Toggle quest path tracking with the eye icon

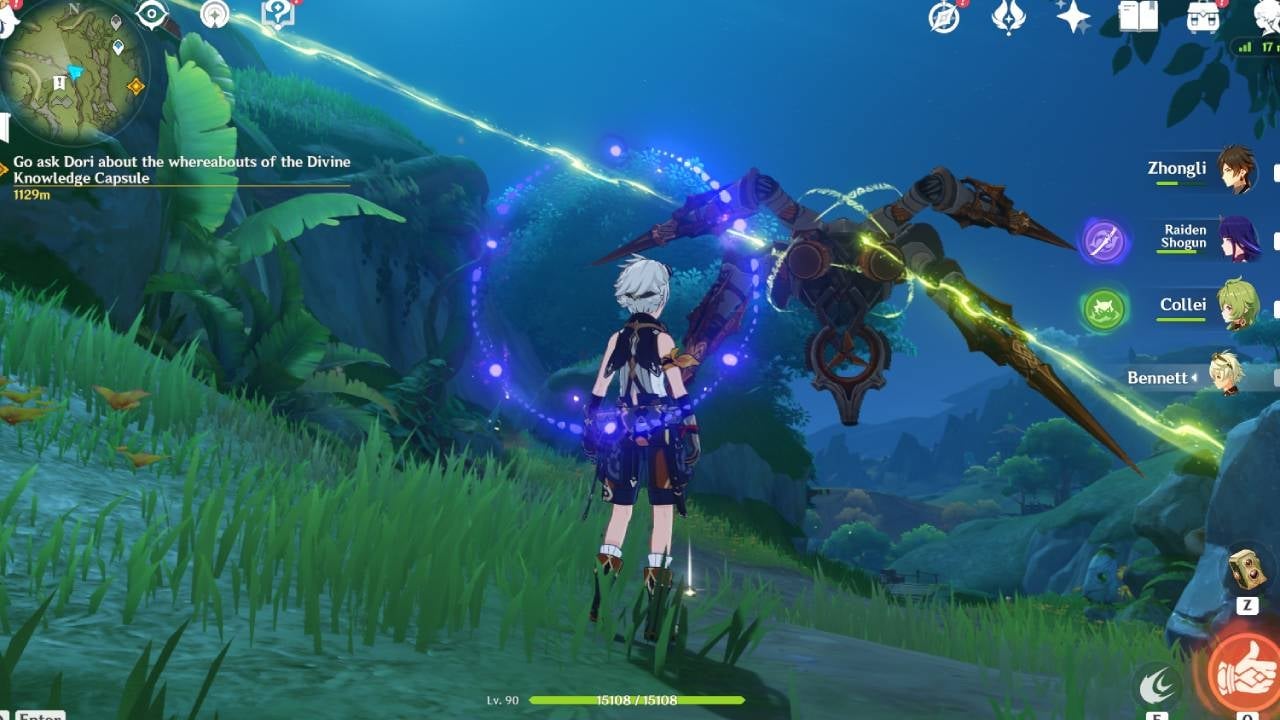pyautogui.click(x=151, y=13)
